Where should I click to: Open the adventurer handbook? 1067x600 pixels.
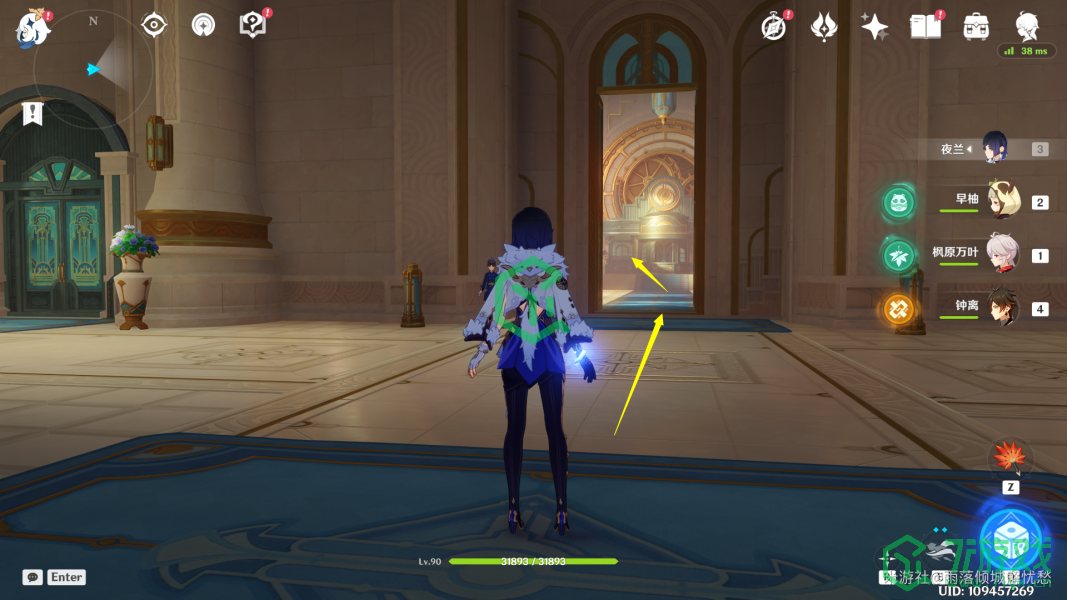click(926, 27)
